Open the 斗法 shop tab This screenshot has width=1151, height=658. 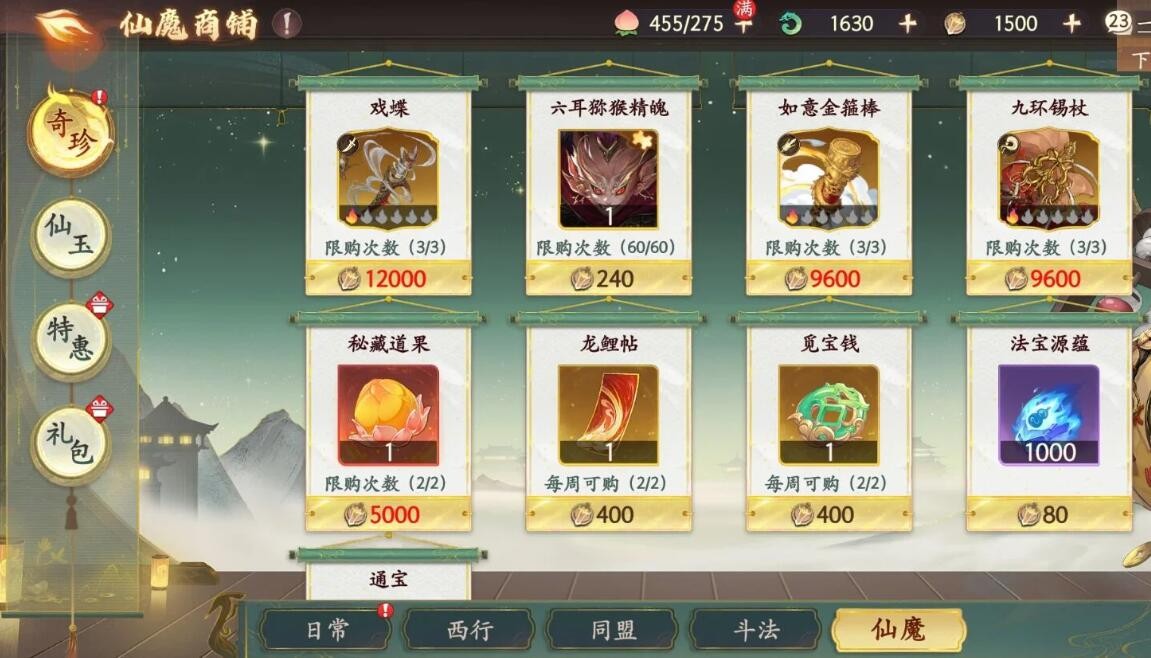coord(755,630)
